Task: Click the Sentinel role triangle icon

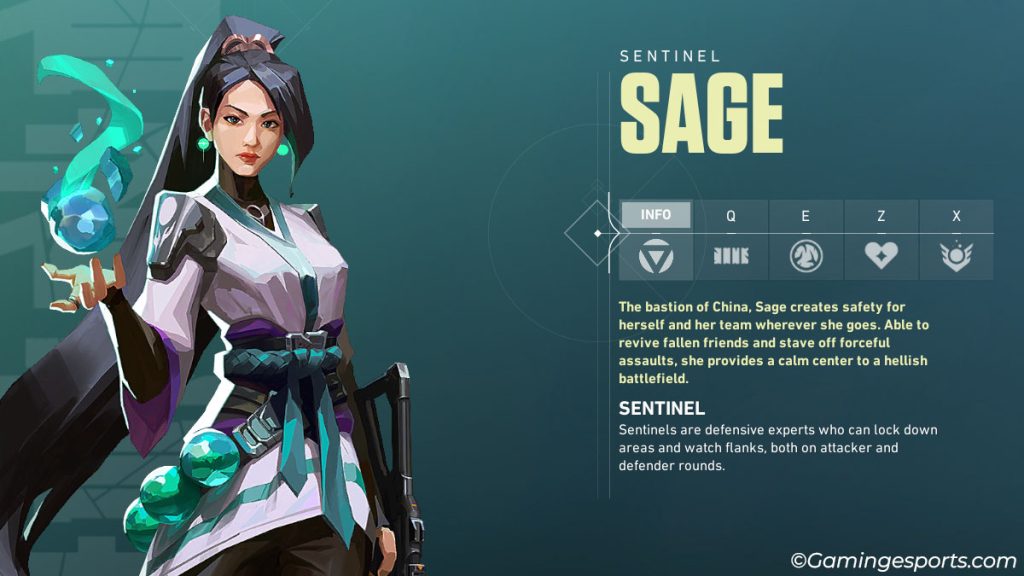Action: coord(656,257)
